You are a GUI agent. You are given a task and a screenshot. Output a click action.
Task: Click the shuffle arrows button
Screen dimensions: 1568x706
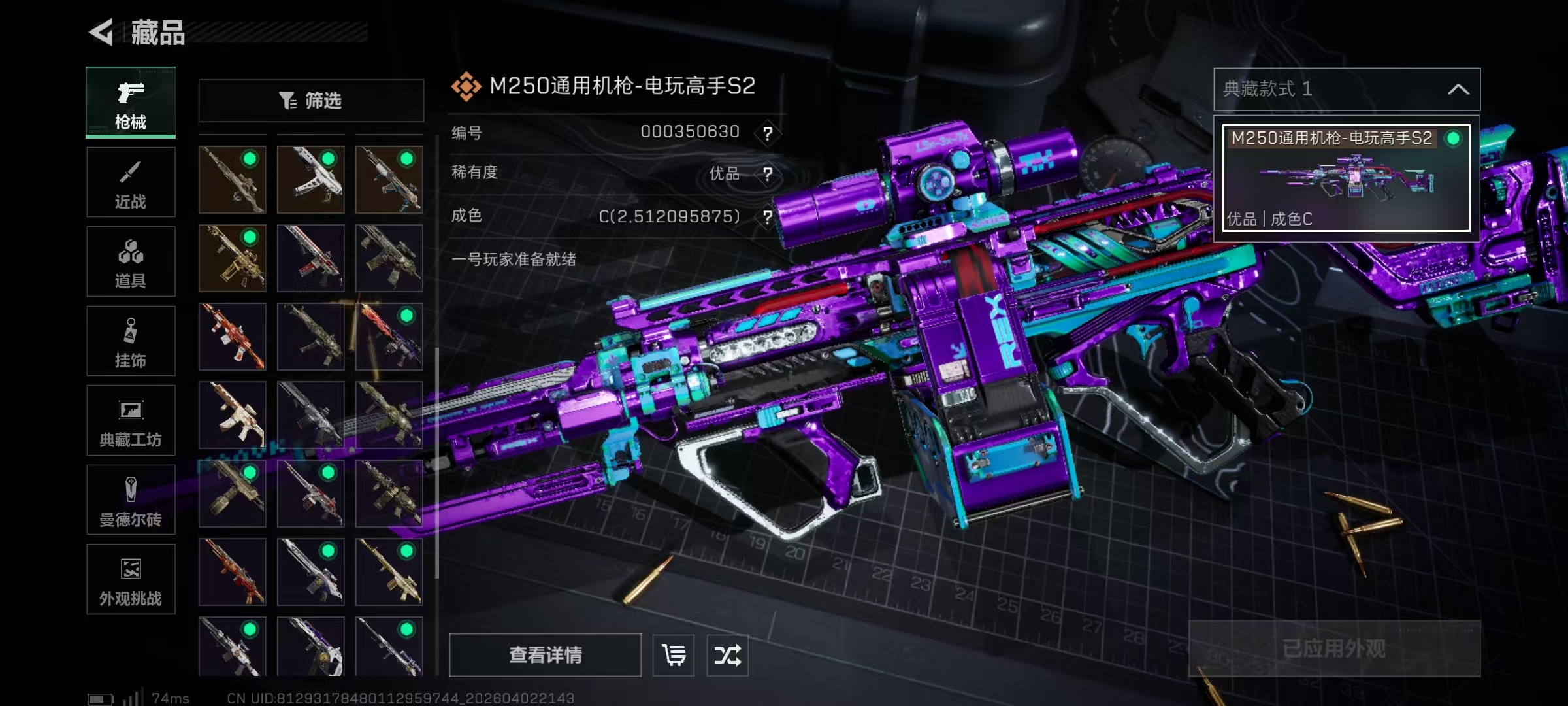(x=727, y=655)
